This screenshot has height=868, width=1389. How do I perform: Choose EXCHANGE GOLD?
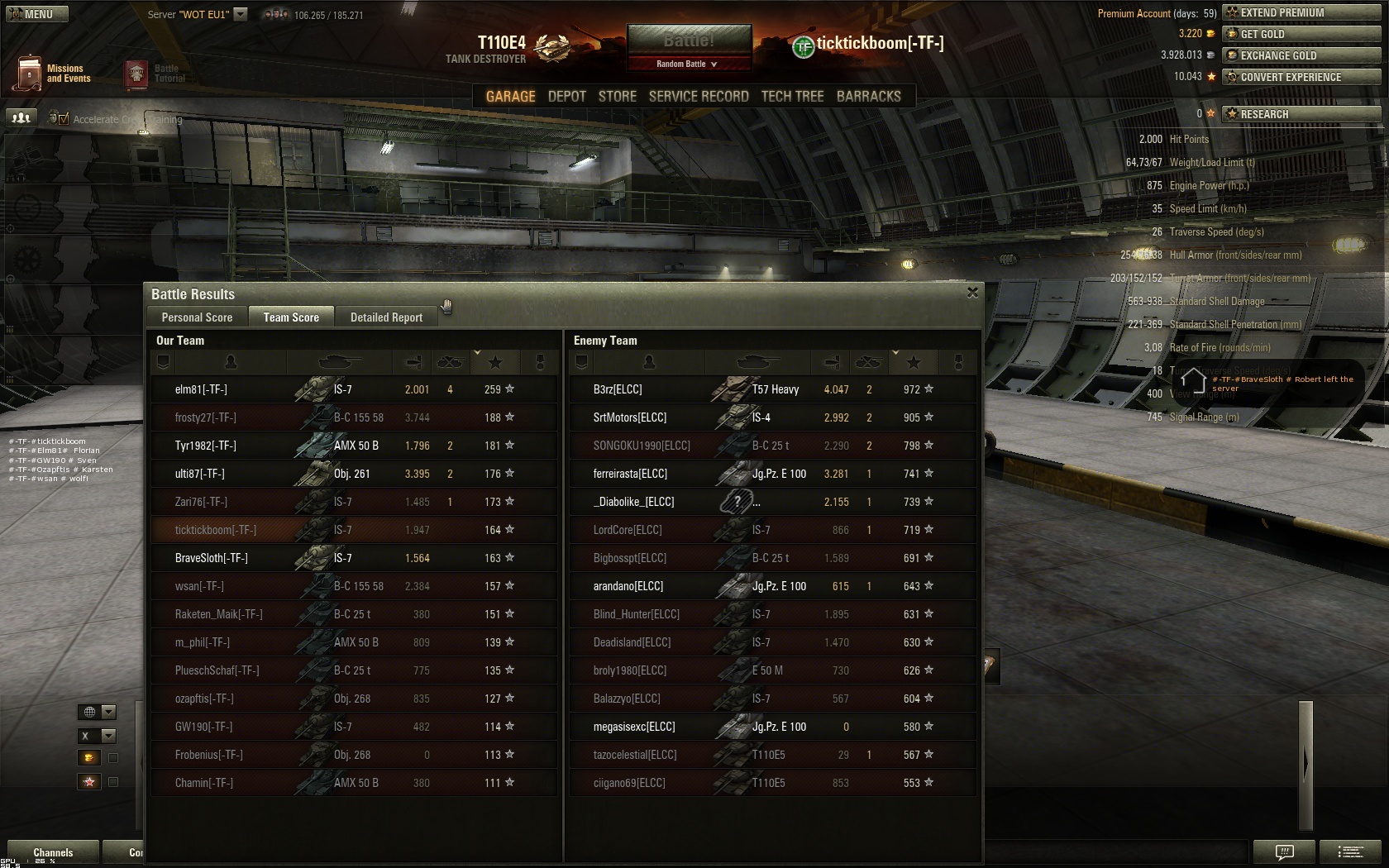(1301, 55)
